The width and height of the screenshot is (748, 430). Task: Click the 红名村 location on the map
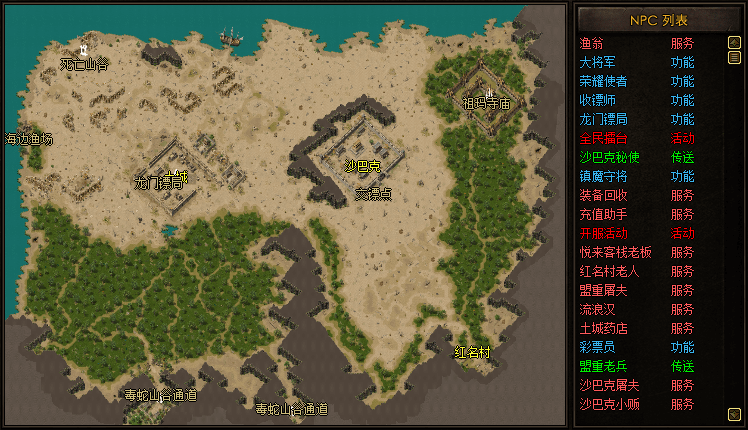click(x=472, y=352)
